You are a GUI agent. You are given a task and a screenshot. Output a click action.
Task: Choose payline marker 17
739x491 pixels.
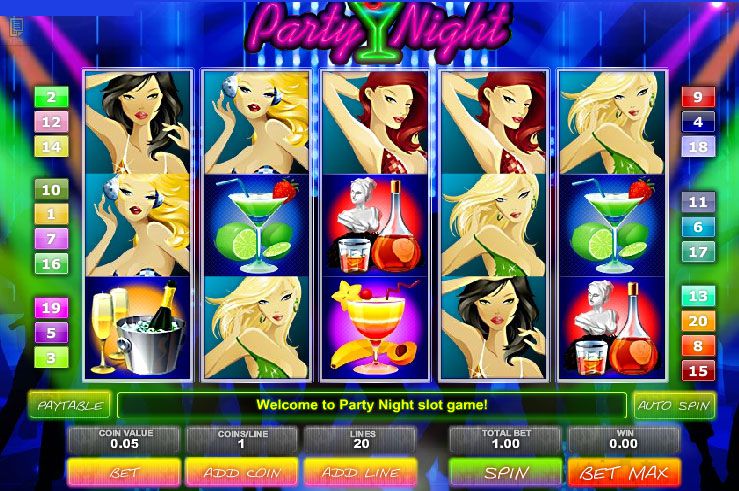[697, 252]
